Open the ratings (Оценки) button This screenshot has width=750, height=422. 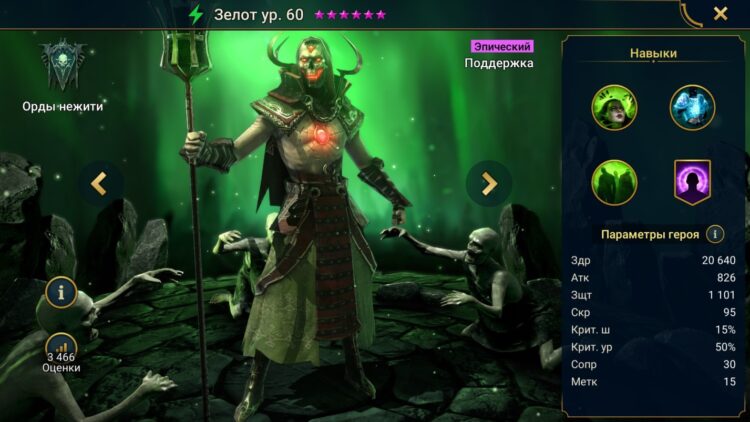tap(61, 352)
